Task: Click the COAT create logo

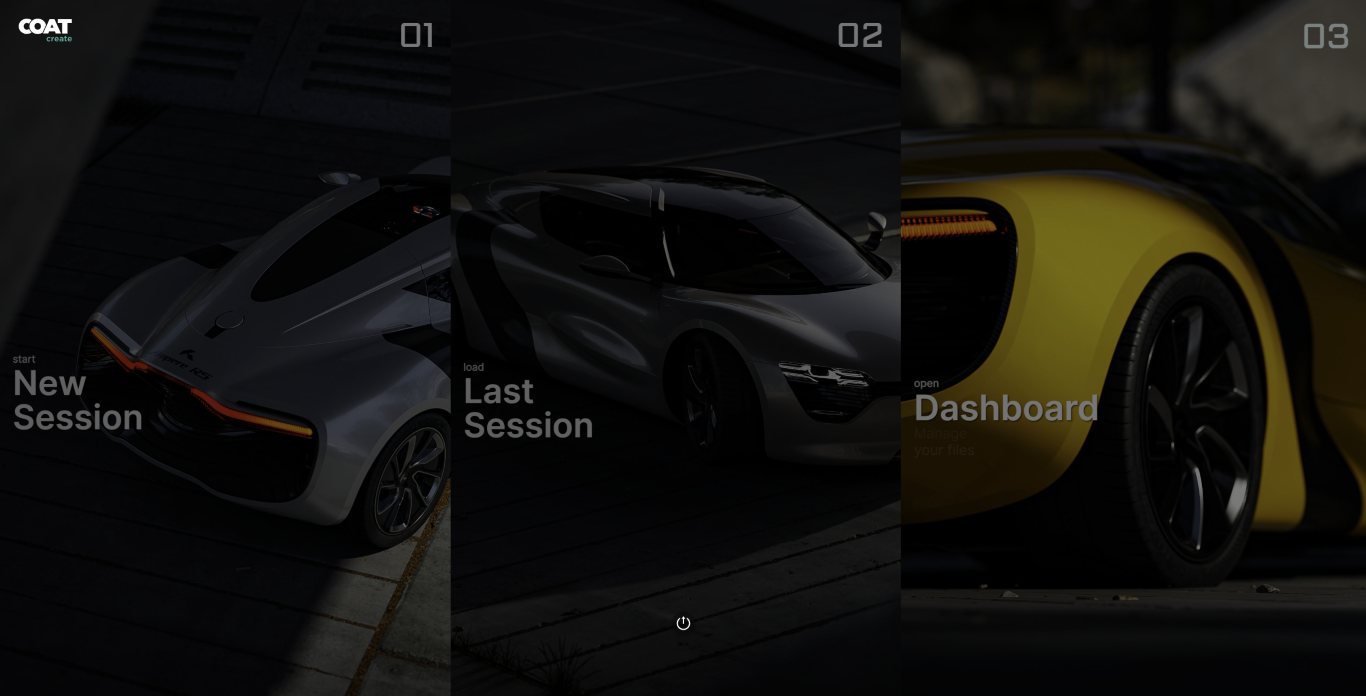Action: click(x=45, y=30)
